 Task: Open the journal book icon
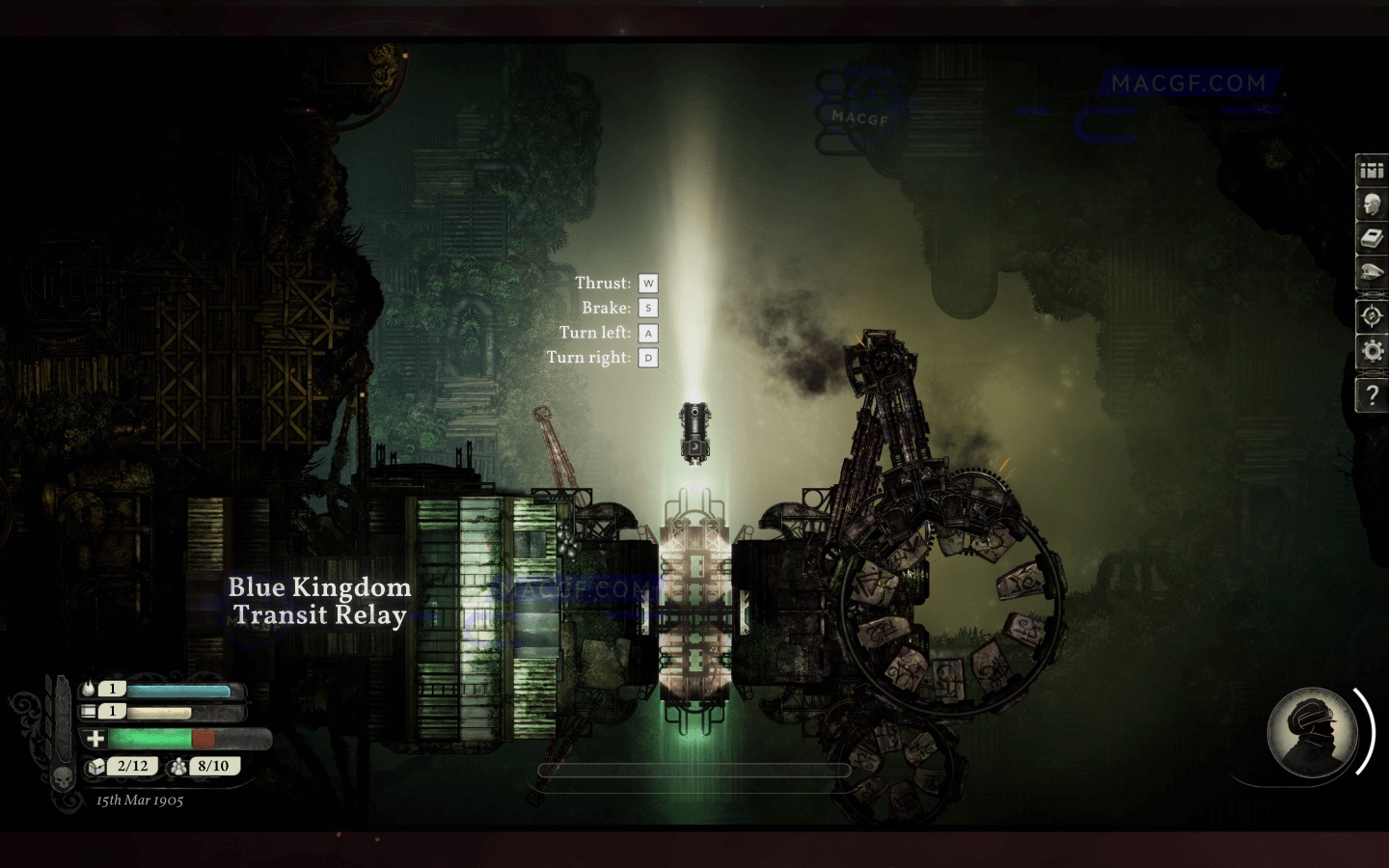1372,237
